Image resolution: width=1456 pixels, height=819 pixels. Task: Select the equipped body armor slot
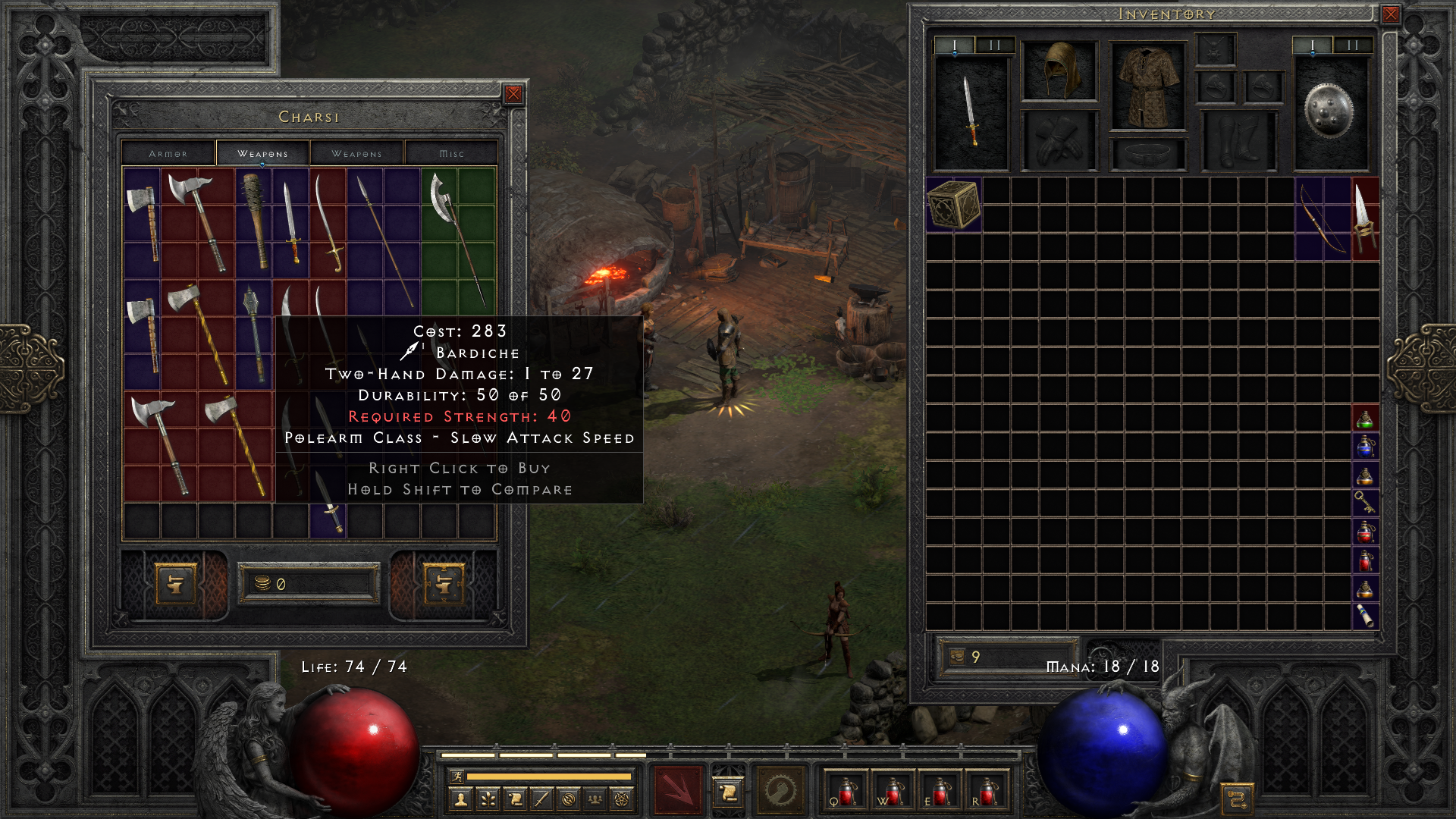coord(1147,86)
